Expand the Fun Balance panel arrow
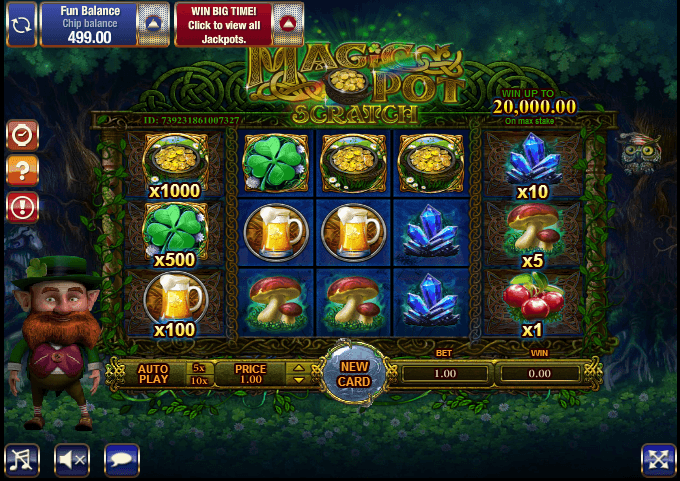 tap(151, 23)
